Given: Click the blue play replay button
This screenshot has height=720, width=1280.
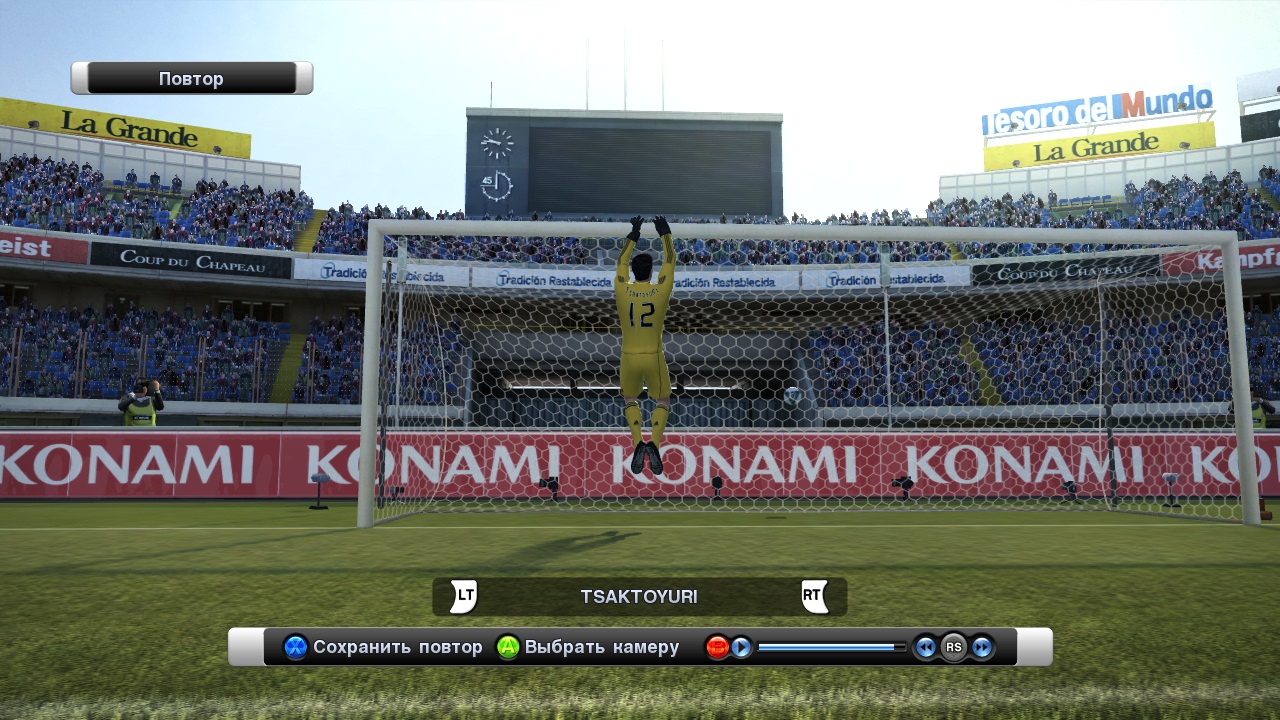Looking at the screenshot, I should [x=741, y=647].
